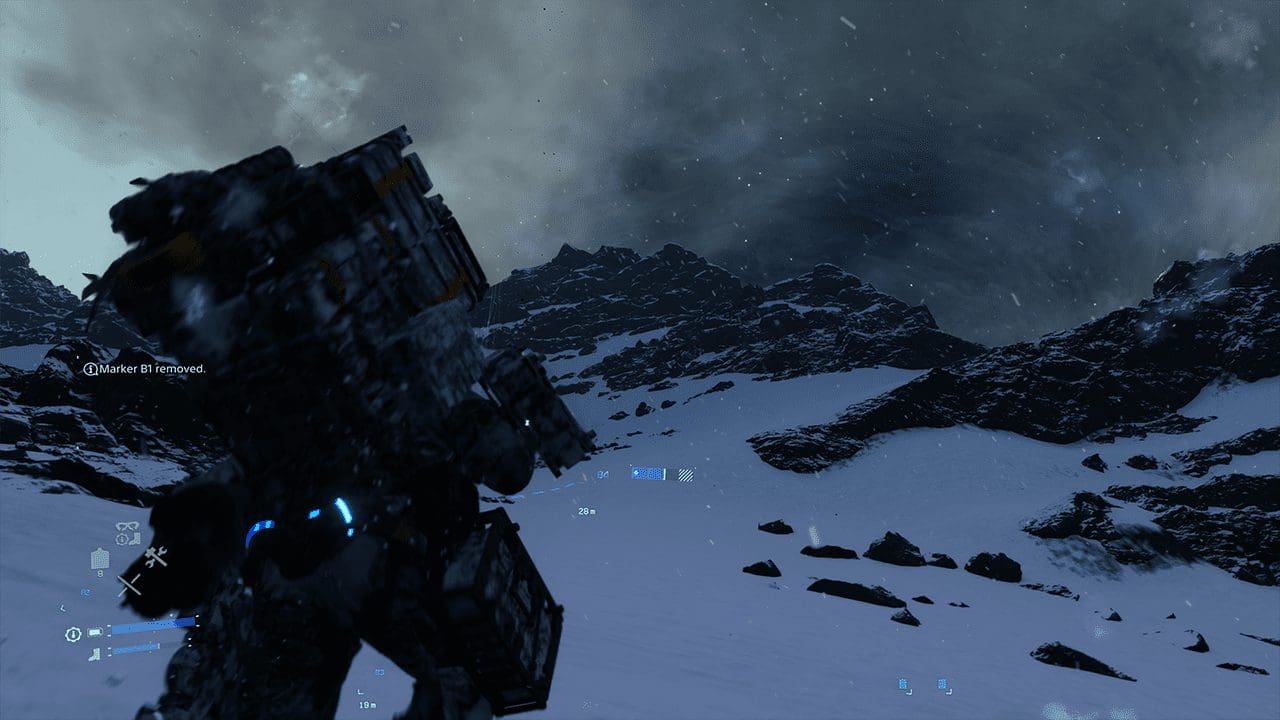Image resolution: width=1280 pixels, height=720 pixels.
Task: Select the thermometer gear status icon
Action: (x=121, y=538)
